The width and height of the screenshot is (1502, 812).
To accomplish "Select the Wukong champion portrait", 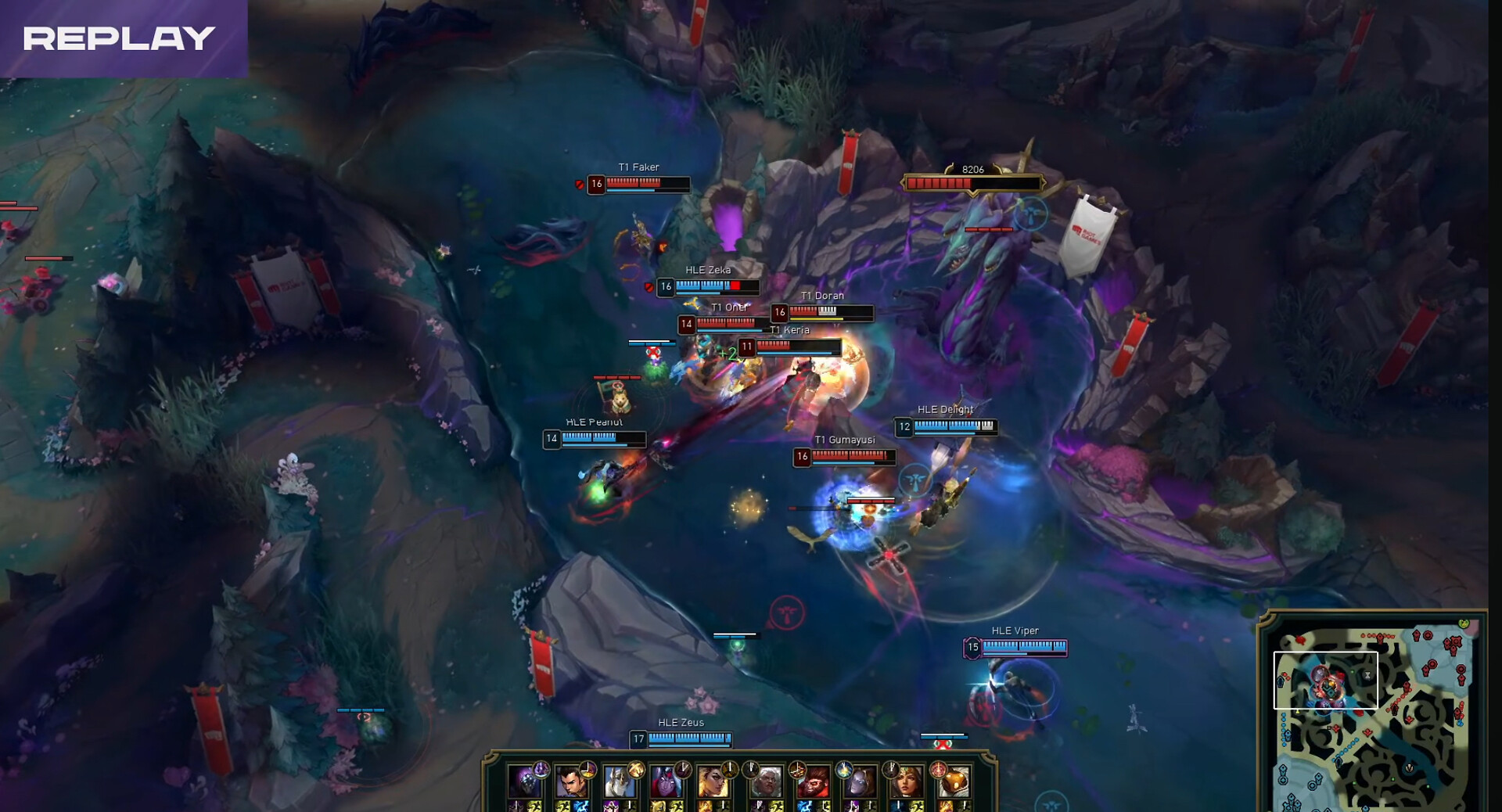I will click(x=813, y=781).
